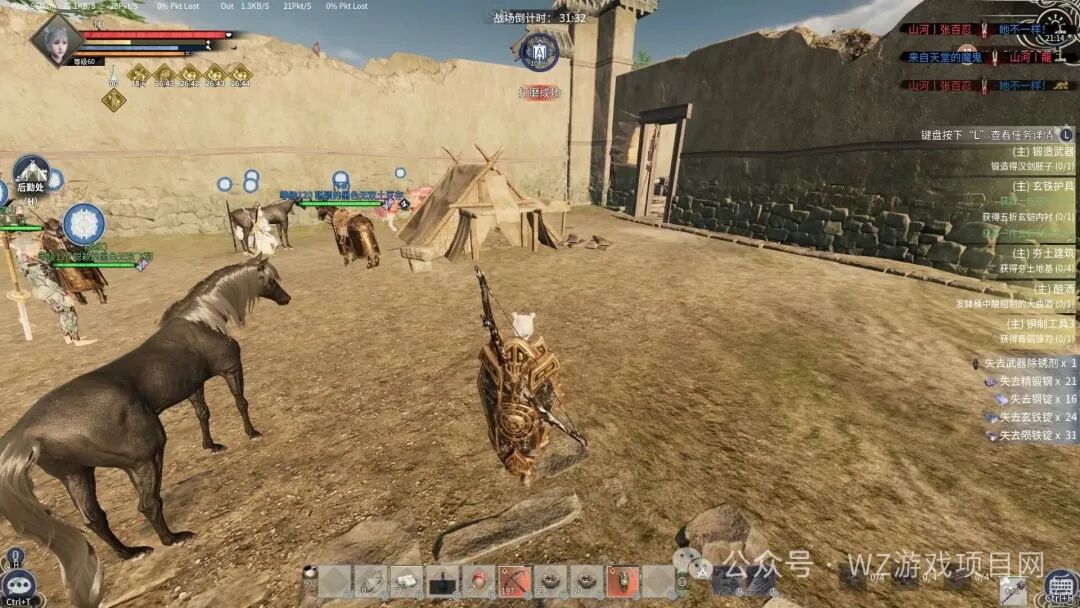Select the white cloth item hotbar slot
Screen dimensions: 1080x608
coord(406,581)
